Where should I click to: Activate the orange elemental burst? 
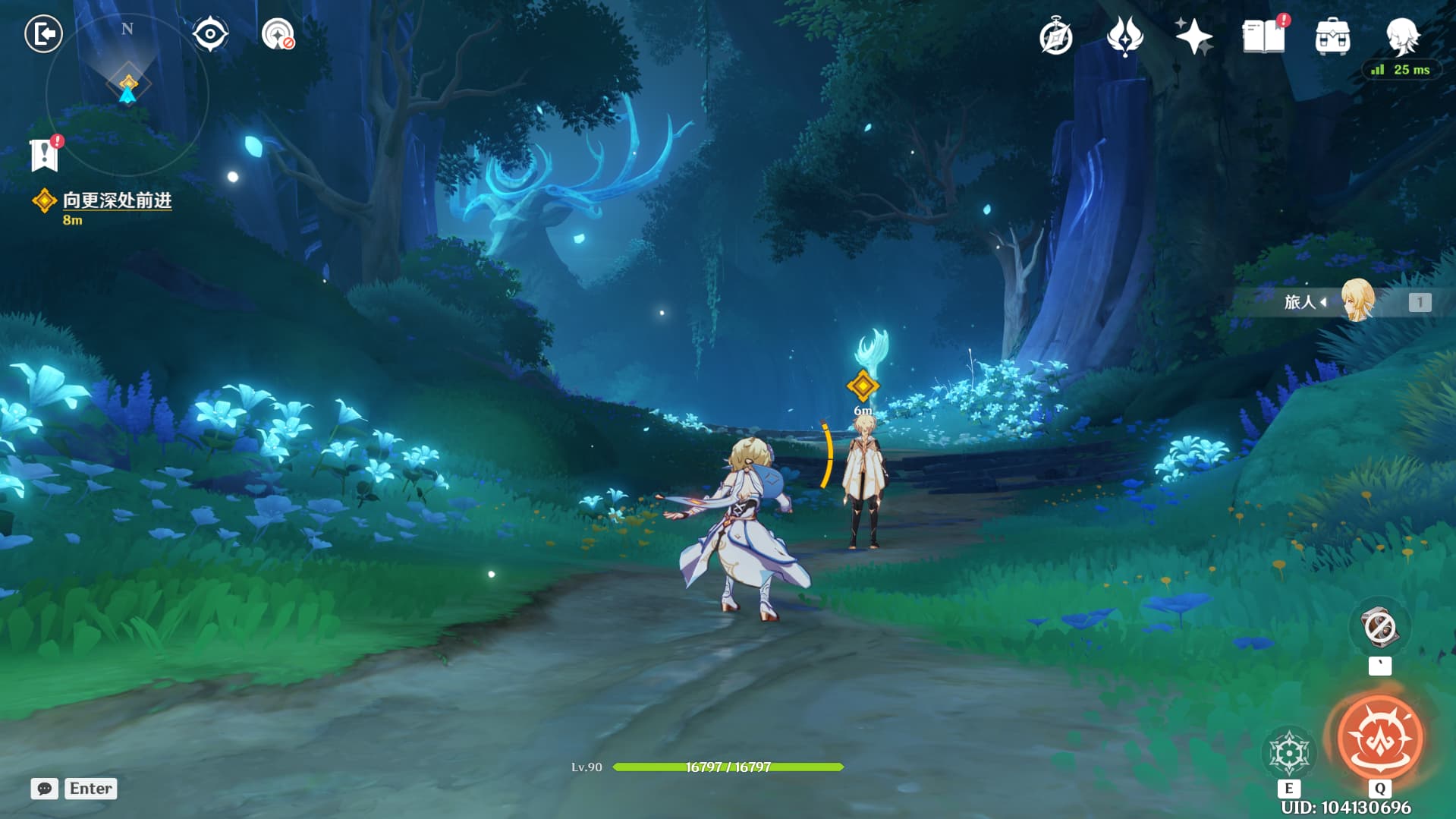click(1379, 737)
